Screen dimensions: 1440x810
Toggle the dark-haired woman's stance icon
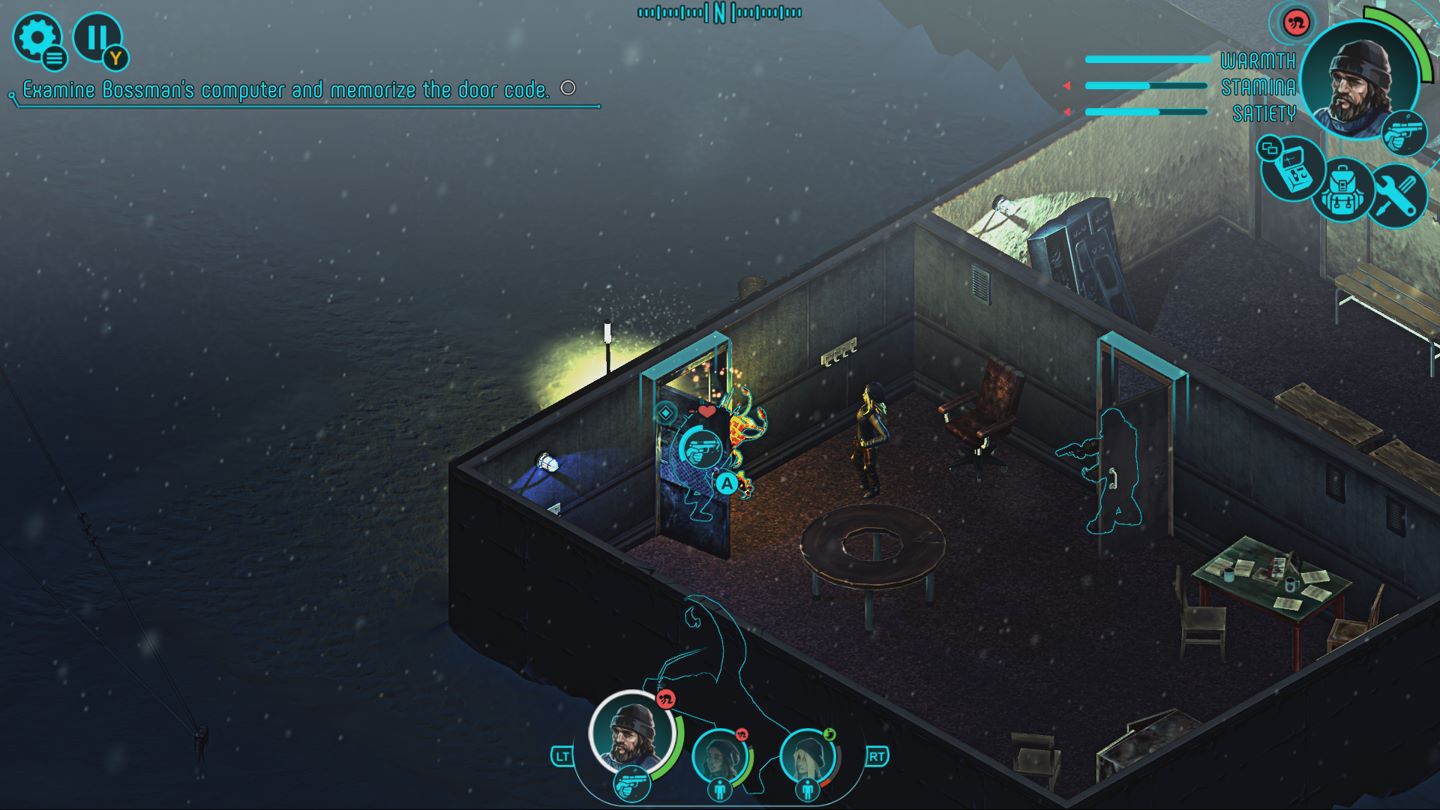[x=720, y=789]
